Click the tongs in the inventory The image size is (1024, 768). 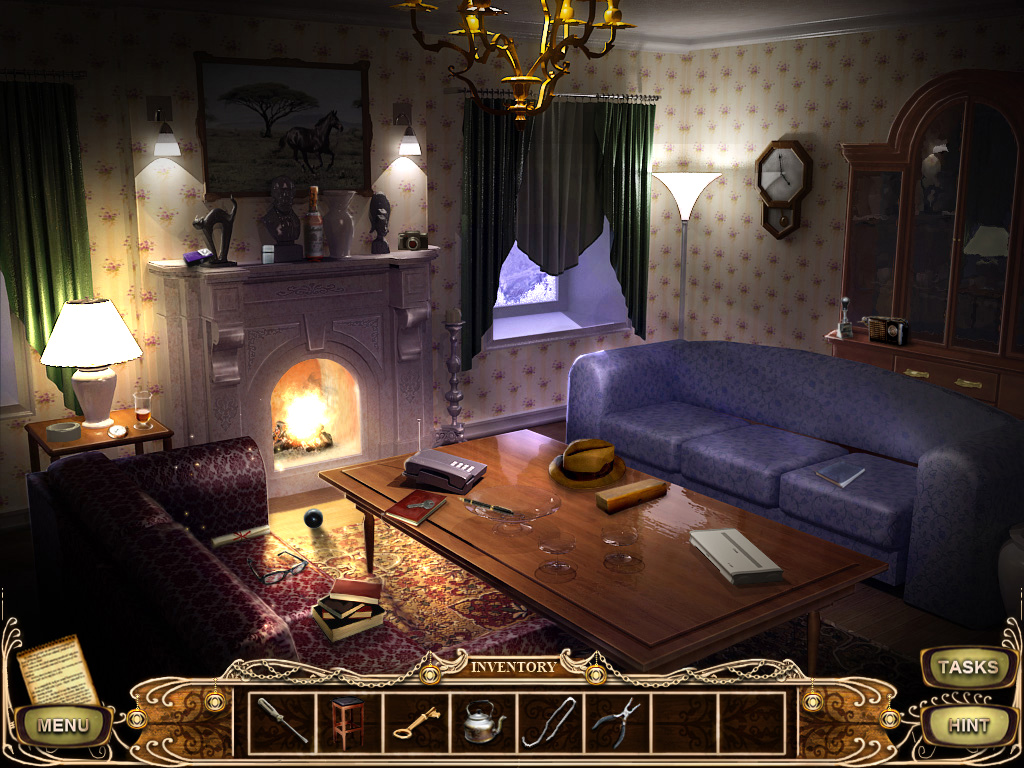tap(549, 721)
